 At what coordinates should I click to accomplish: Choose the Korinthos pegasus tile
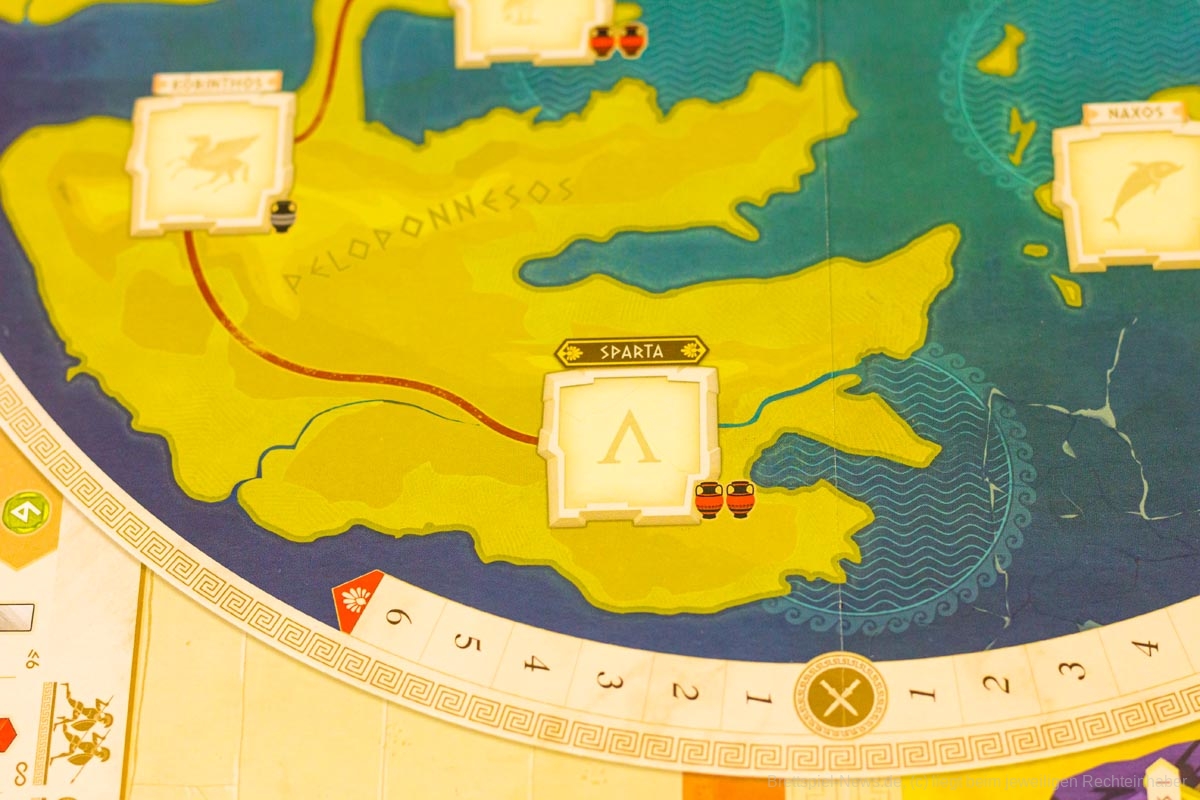point(211,163)
